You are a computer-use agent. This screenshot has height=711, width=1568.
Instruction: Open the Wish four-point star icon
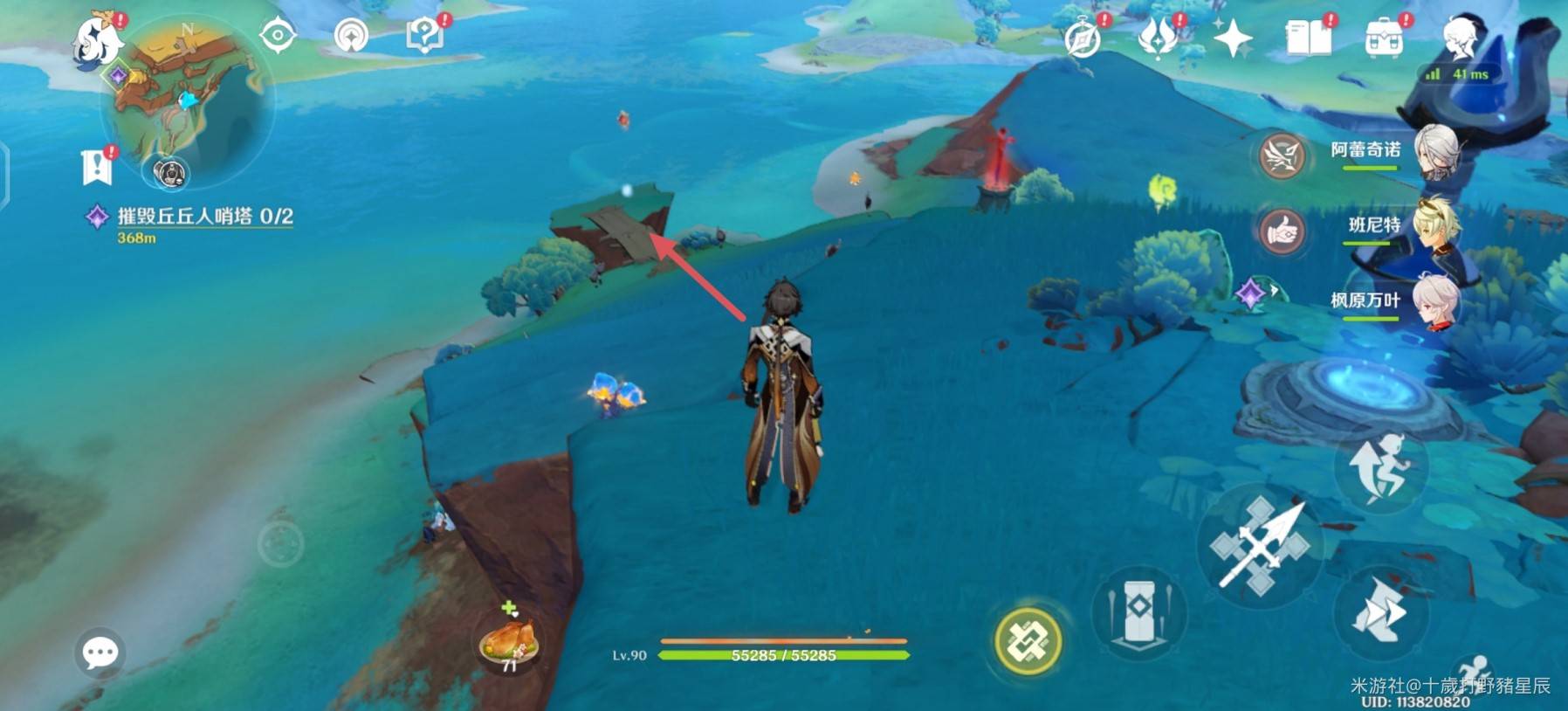click(1232, 38)
